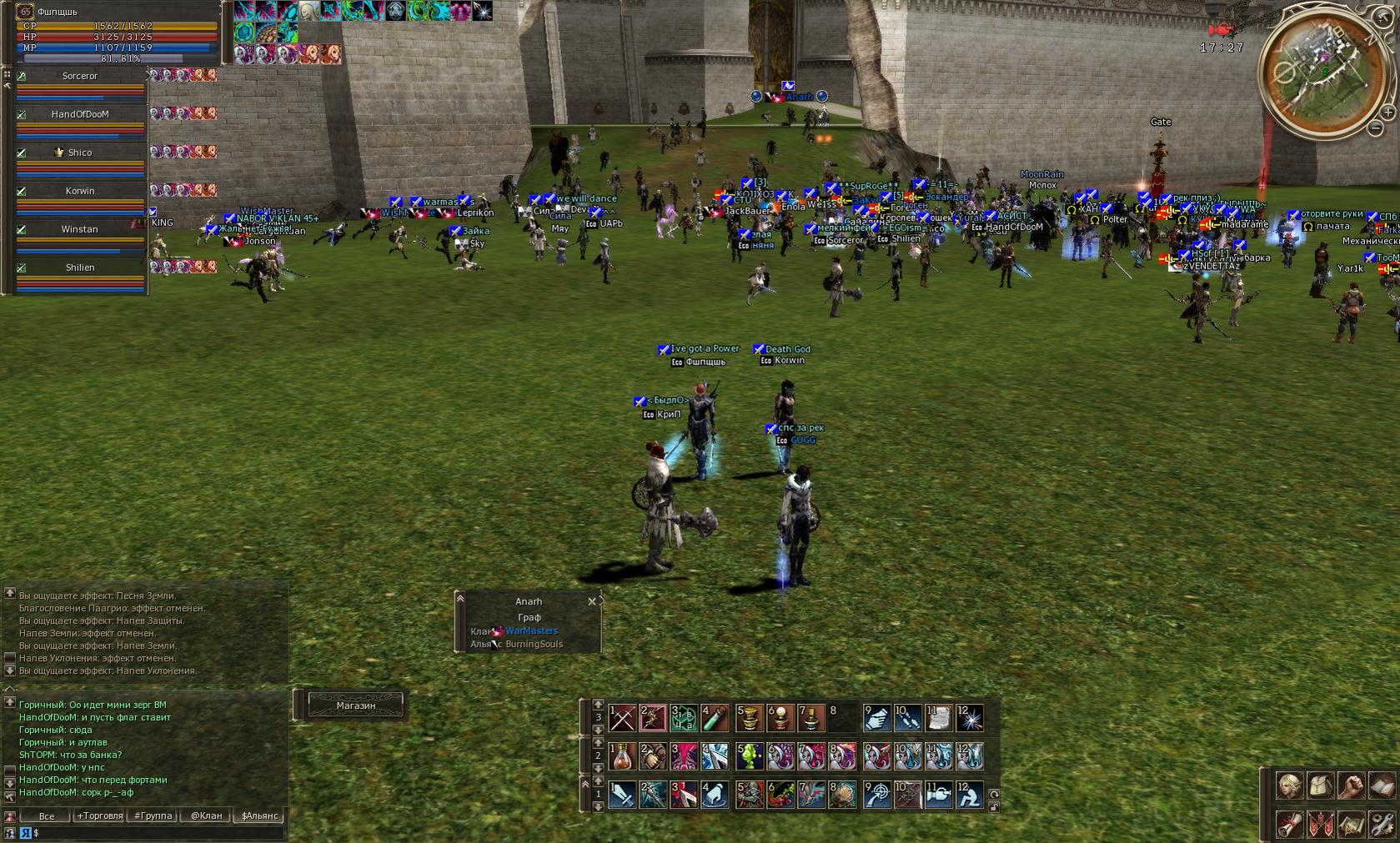Open the system menu wrench icon
This screenshot has width=1400, height=843.
click(x=1381, y=825)
